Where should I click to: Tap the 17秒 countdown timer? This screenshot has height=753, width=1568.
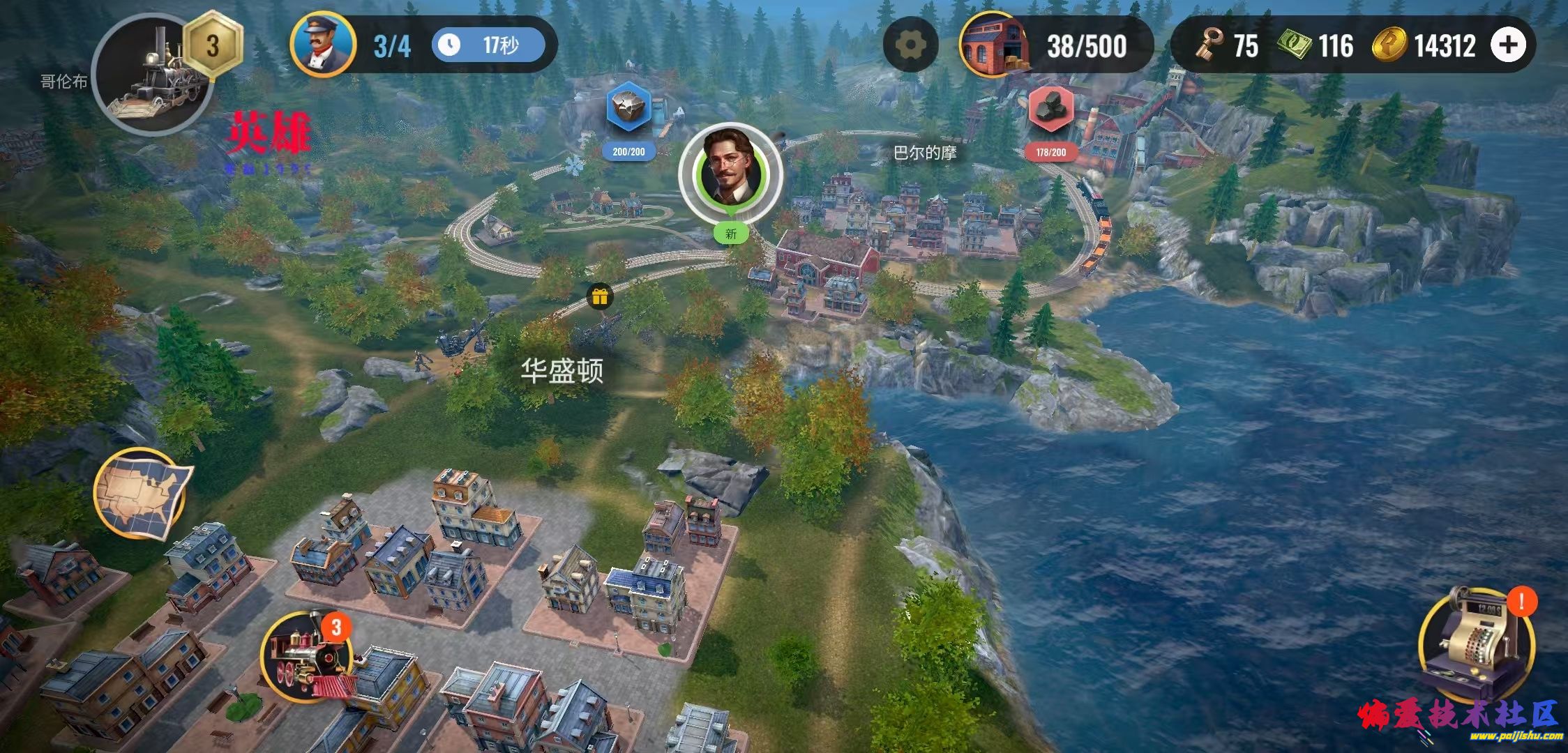click(488, 44)
